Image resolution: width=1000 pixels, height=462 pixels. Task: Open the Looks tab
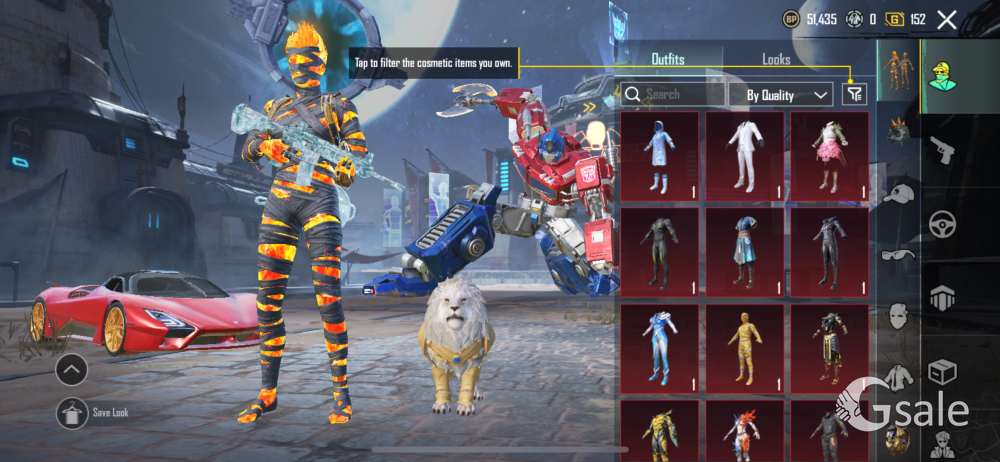click(x=776, y=60)
